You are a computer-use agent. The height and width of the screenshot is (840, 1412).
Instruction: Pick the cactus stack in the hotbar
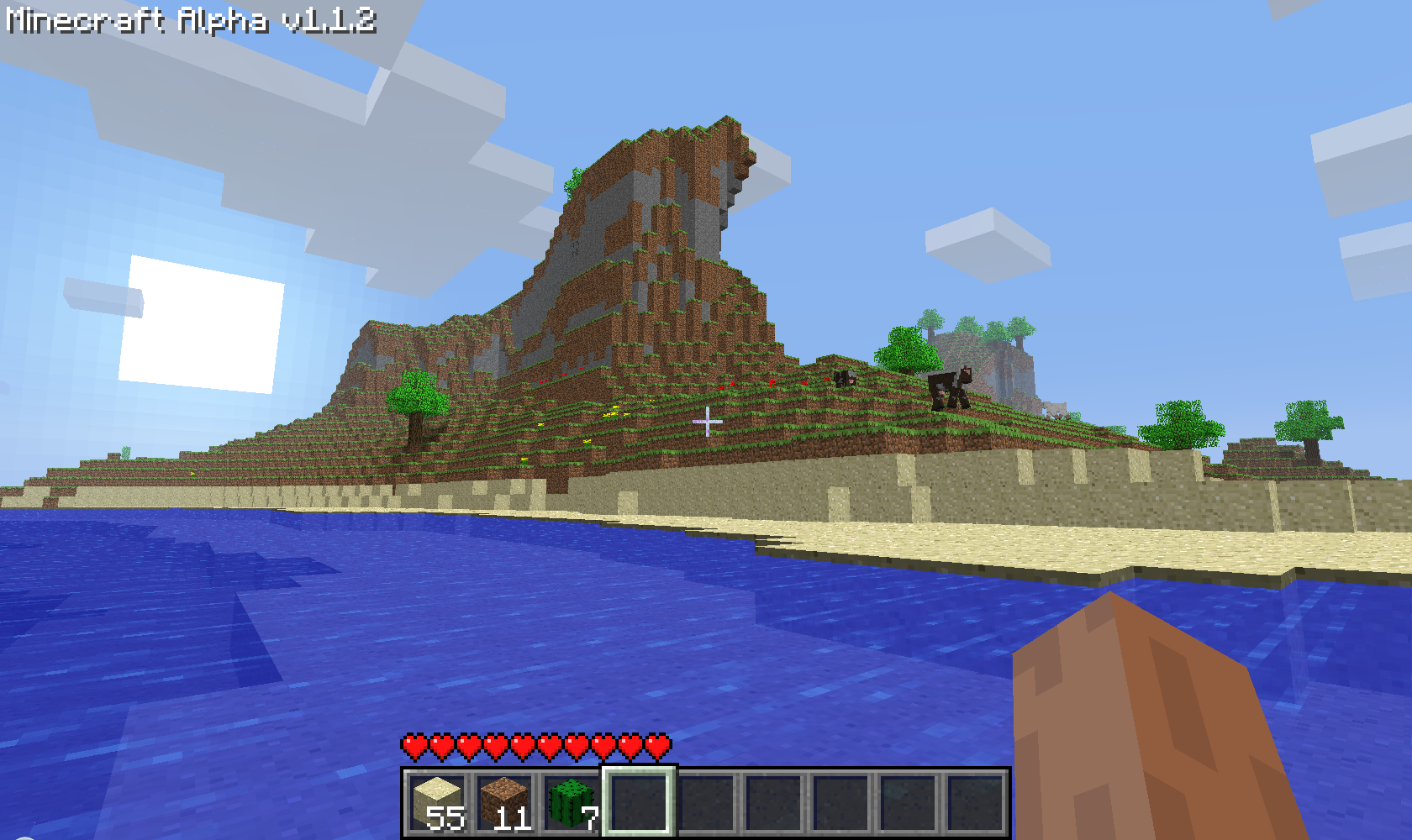[572, 802]
